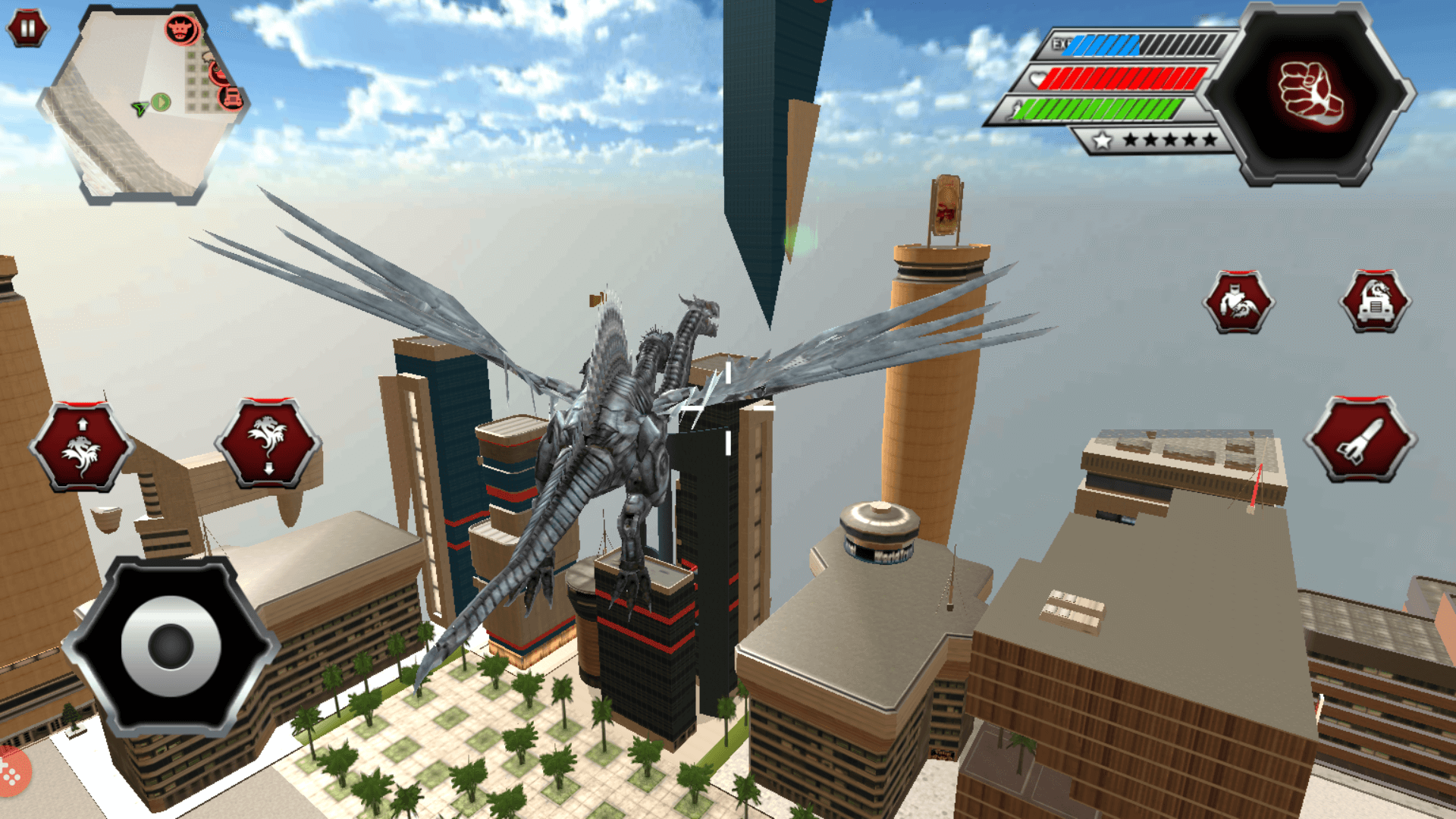Tap the motorcycle marker on the minimap
Viewport: 1456px width, 819px height.
(x=218, y=73)
